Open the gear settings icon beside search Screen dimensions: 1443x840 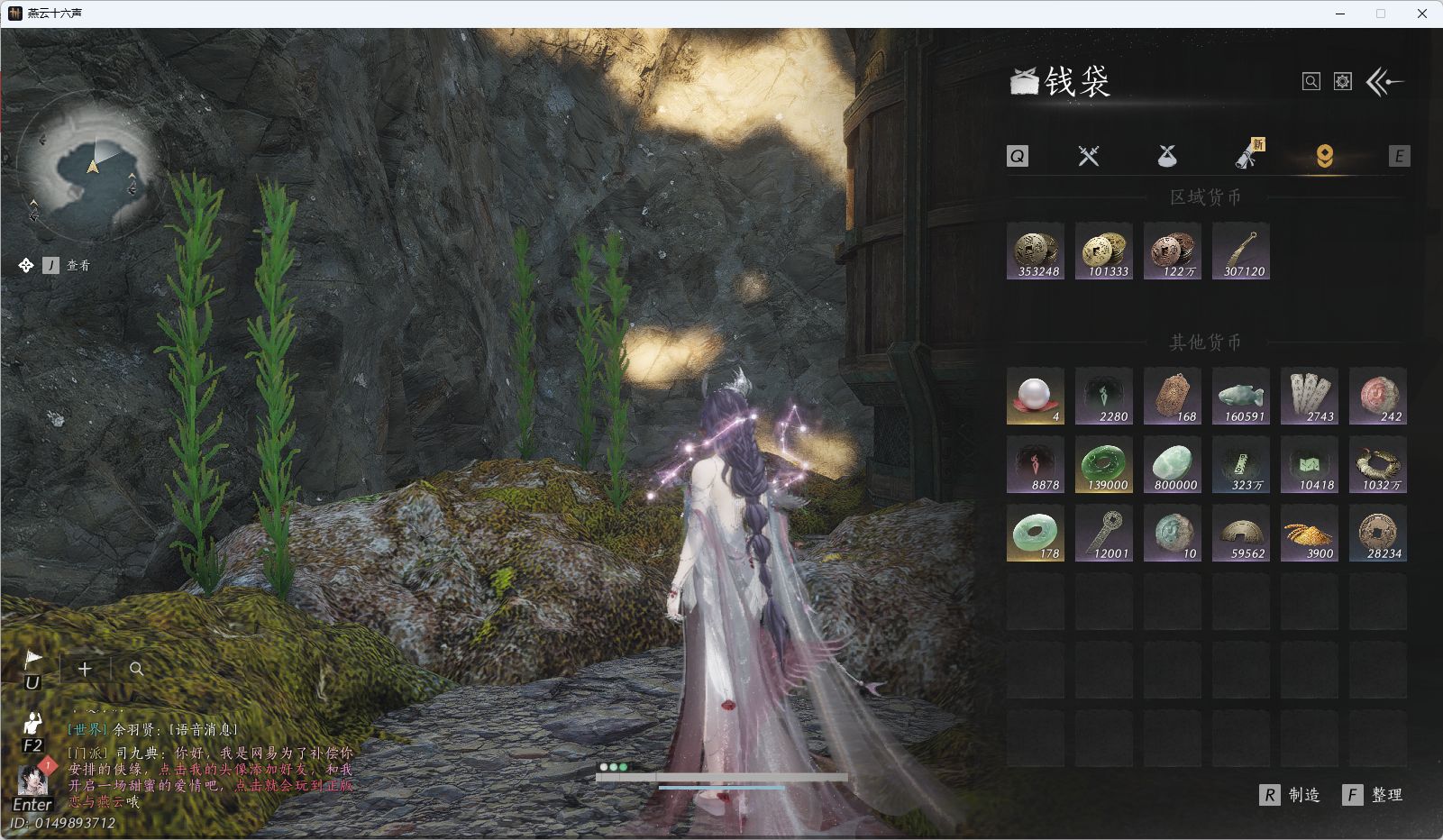1343,82
